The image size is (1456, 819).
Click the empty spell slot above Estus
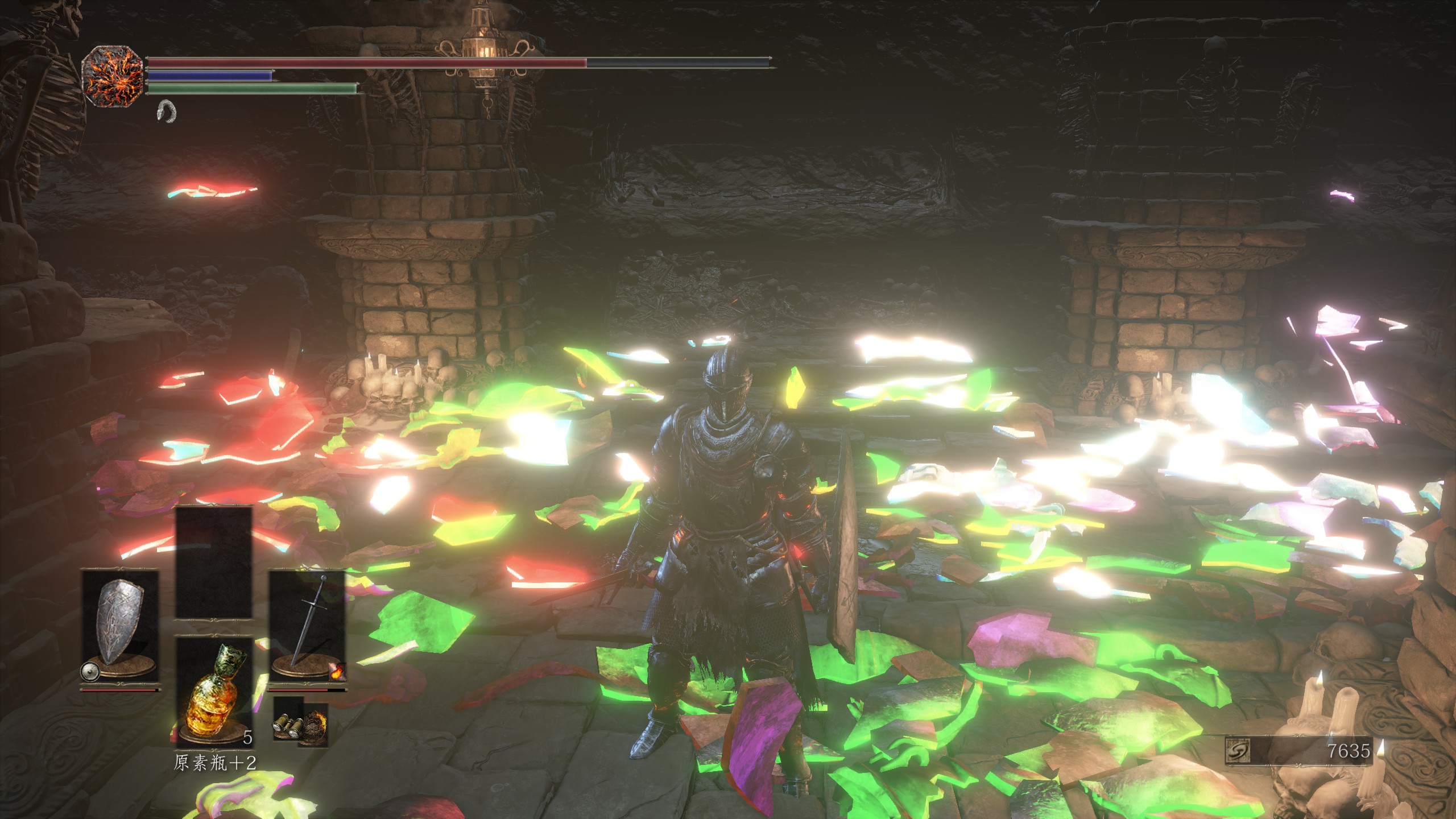(214, 562)
